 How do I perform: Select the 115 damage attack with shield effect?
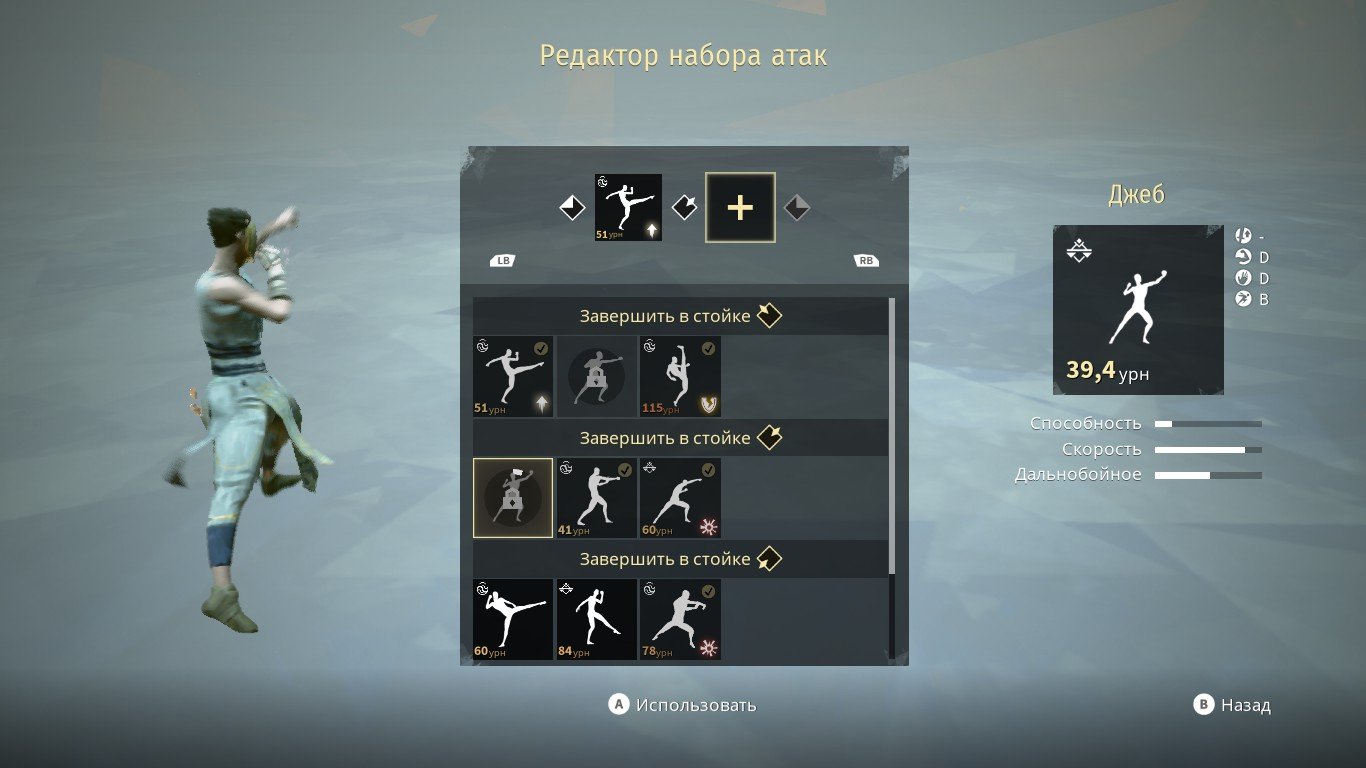point(680,377)
